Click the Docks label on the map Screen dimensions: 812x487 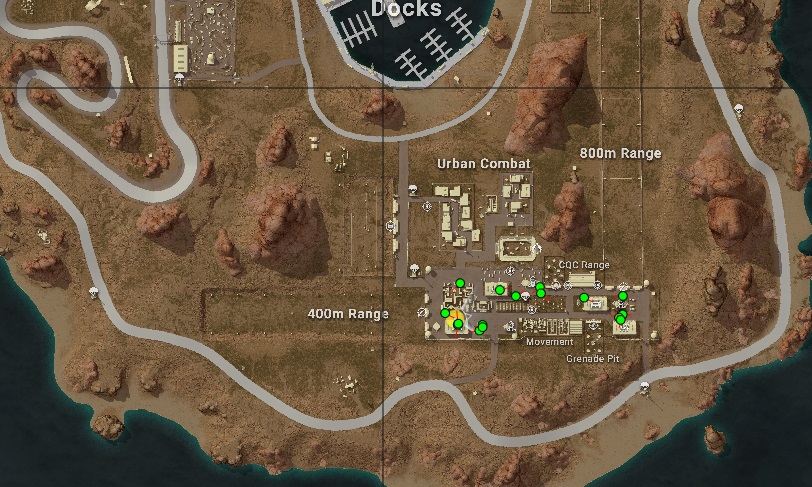[x=405, y=9]
